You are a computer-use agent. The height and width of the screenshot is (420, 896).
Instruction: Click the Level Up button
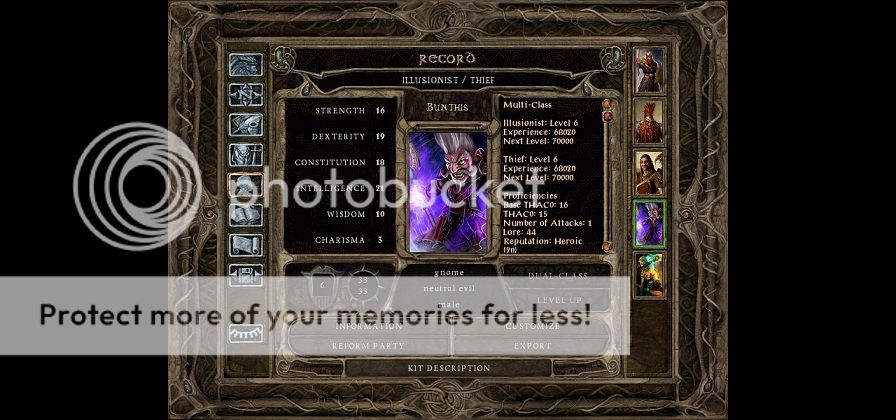click(559, 300)
